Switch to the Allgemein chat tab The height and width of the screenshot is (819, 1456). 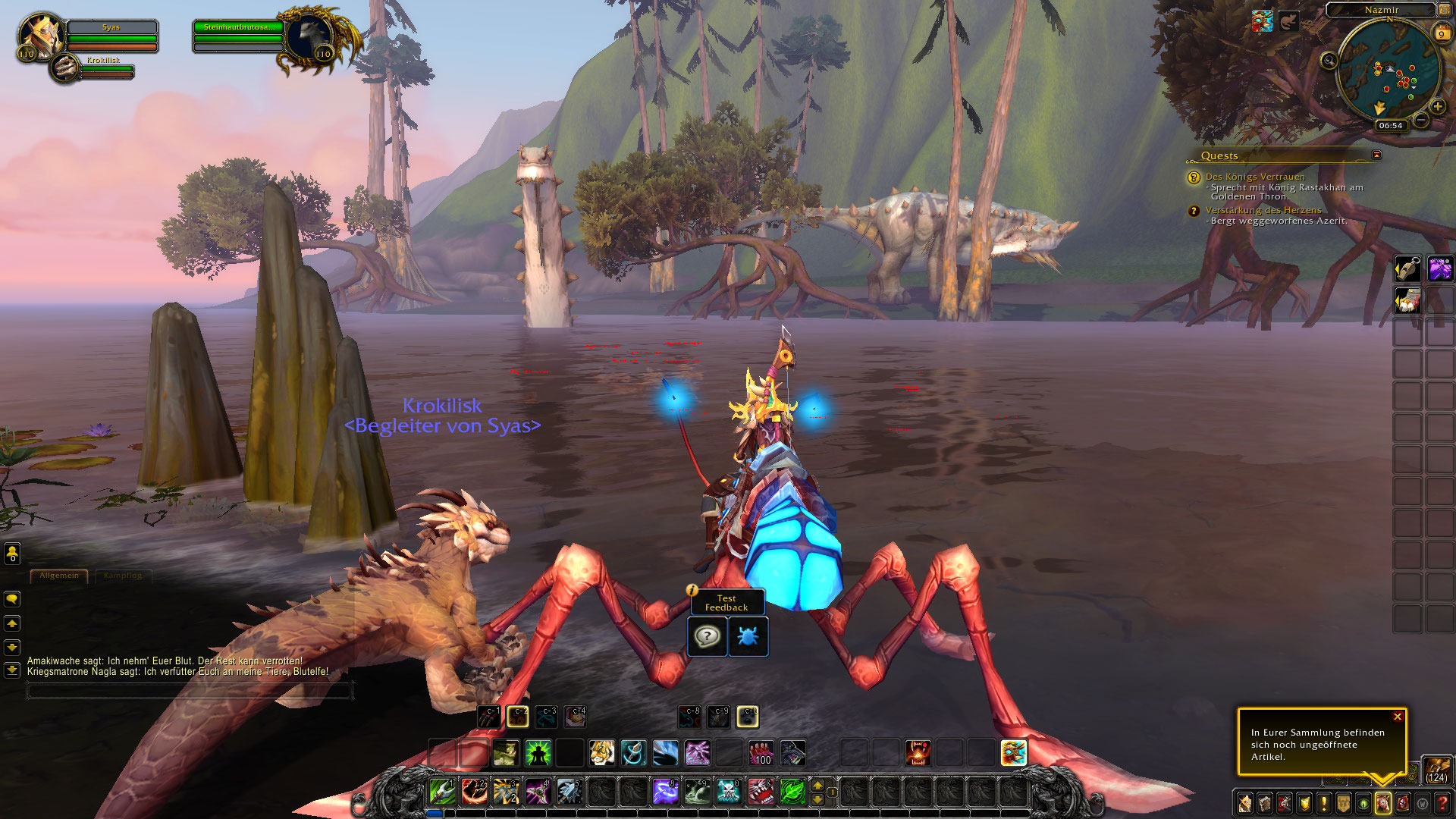59,576
